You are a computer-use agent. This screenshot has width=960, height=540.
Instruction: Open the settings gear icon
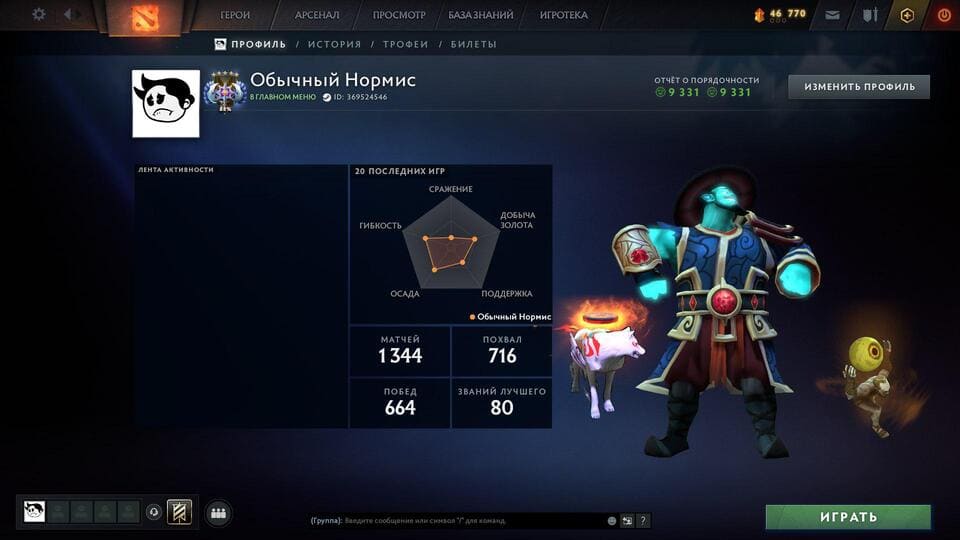tap(39, 15)
